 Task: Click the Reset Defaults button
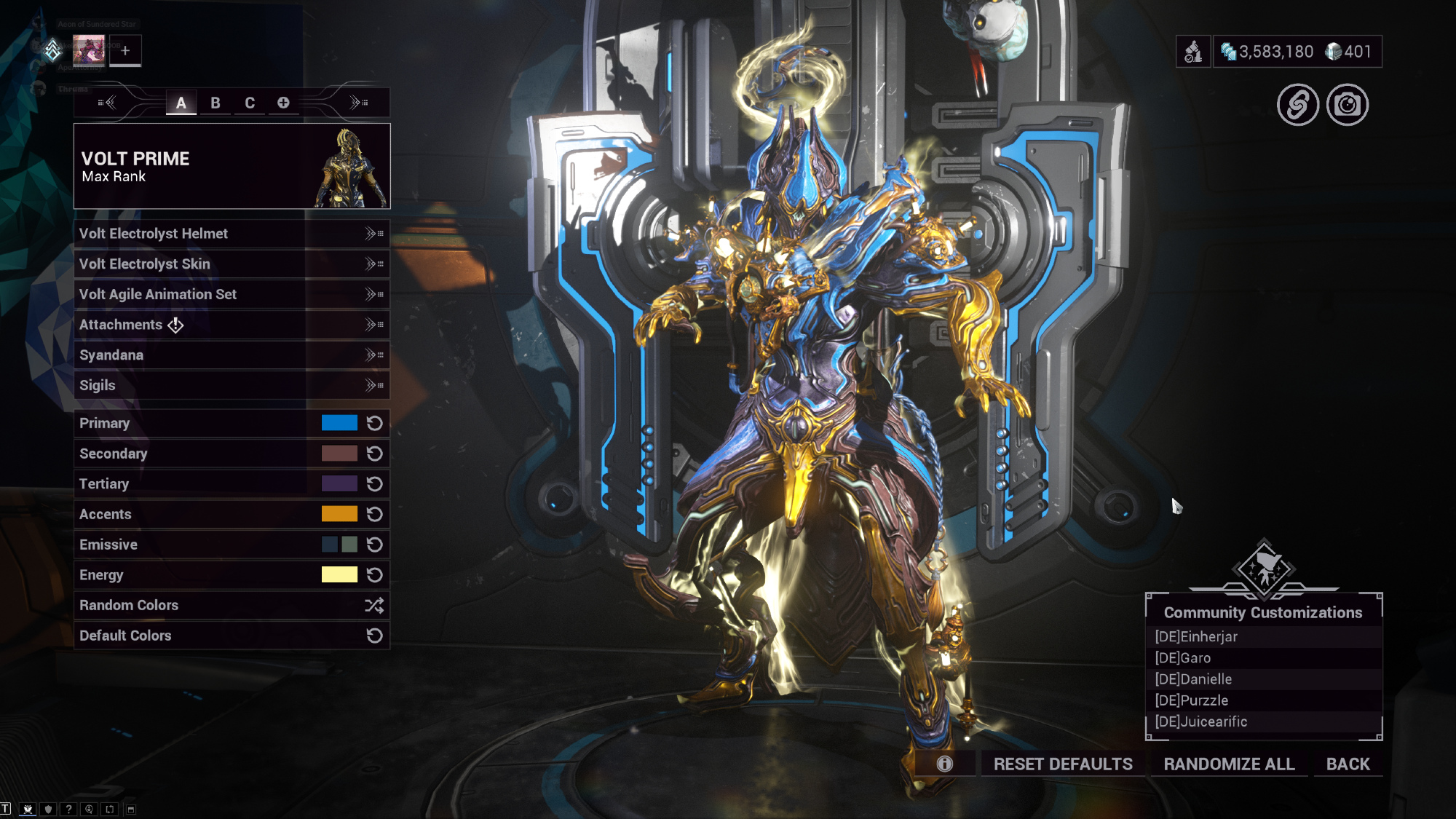click(x=1063, y=764)
